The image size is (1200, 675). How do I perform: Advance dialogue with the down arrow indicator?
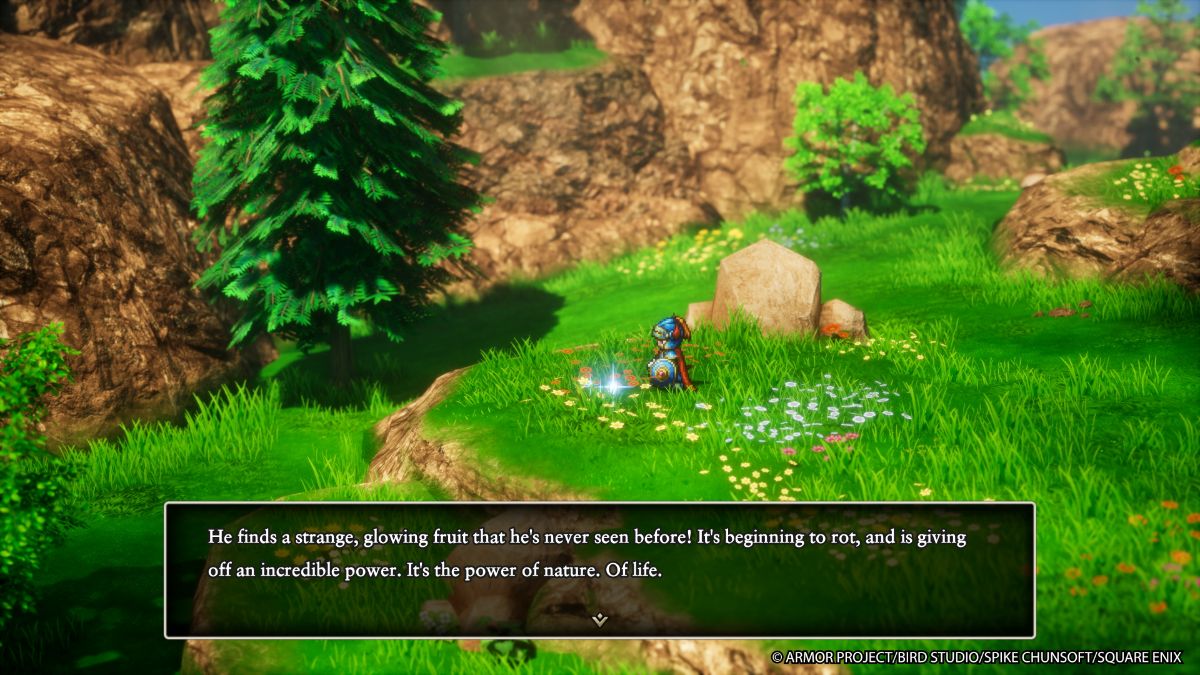[599, 619]
